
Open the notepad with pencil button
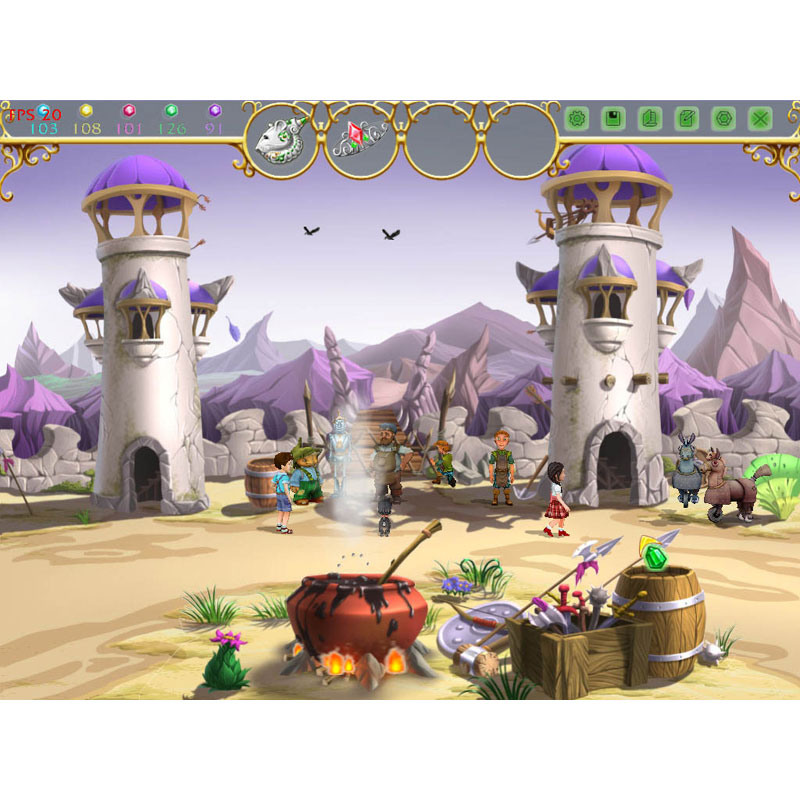pos(687,119)
